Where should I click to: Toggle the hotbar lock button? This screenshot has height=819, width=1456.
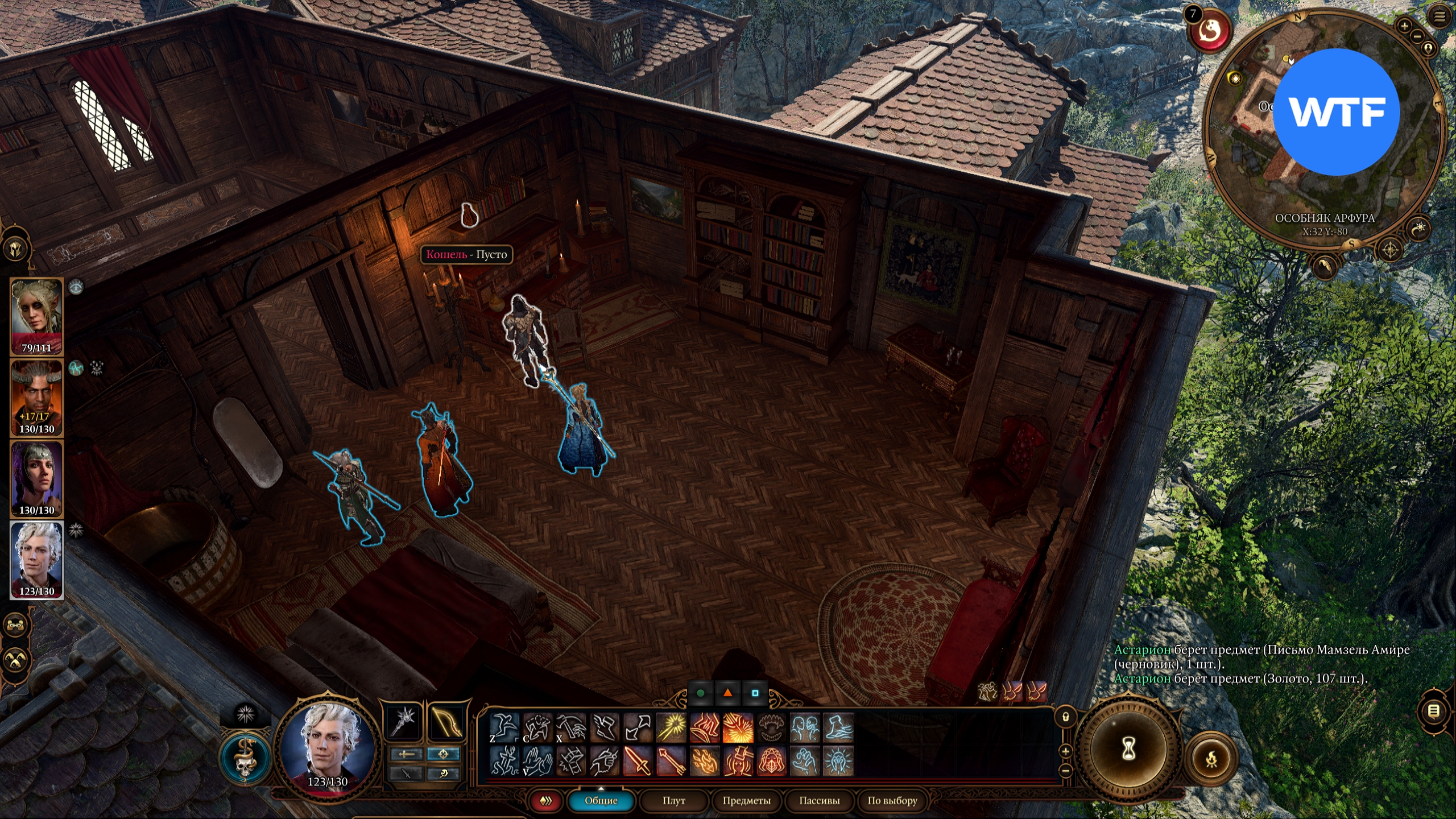pos(1066,717)
